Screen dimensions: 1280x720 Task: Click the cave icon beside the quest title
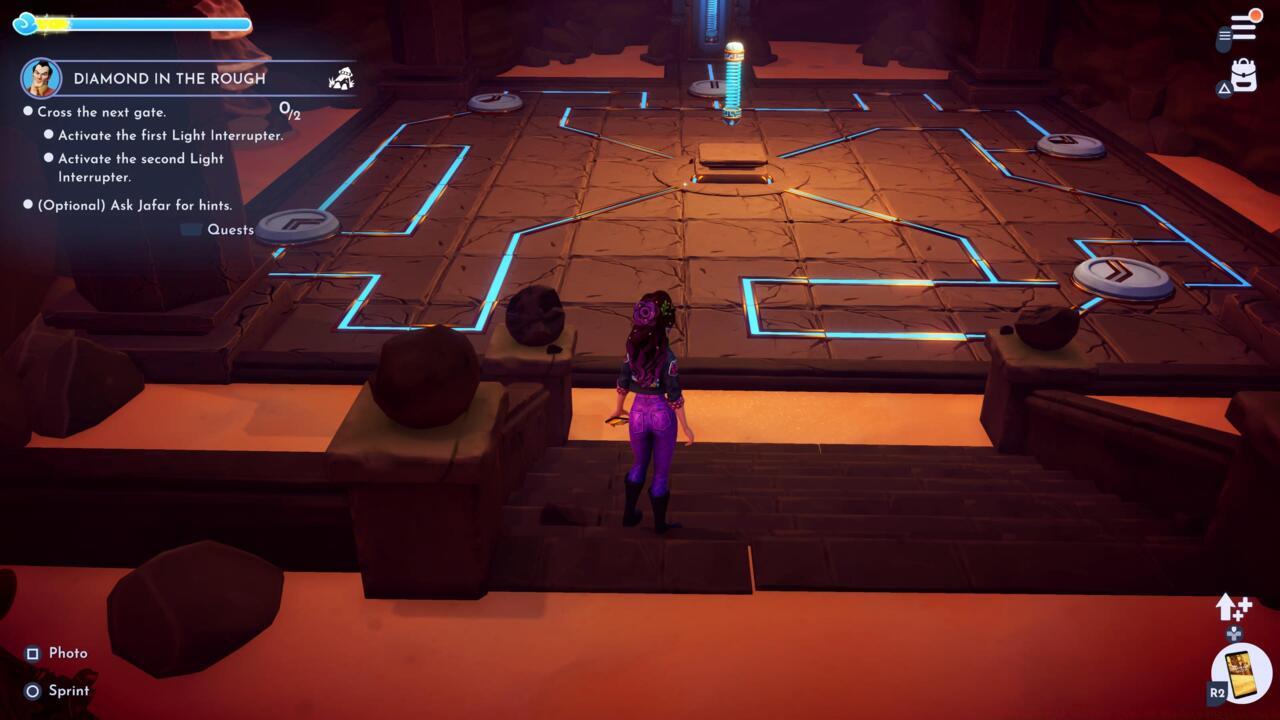click(342, 78)
